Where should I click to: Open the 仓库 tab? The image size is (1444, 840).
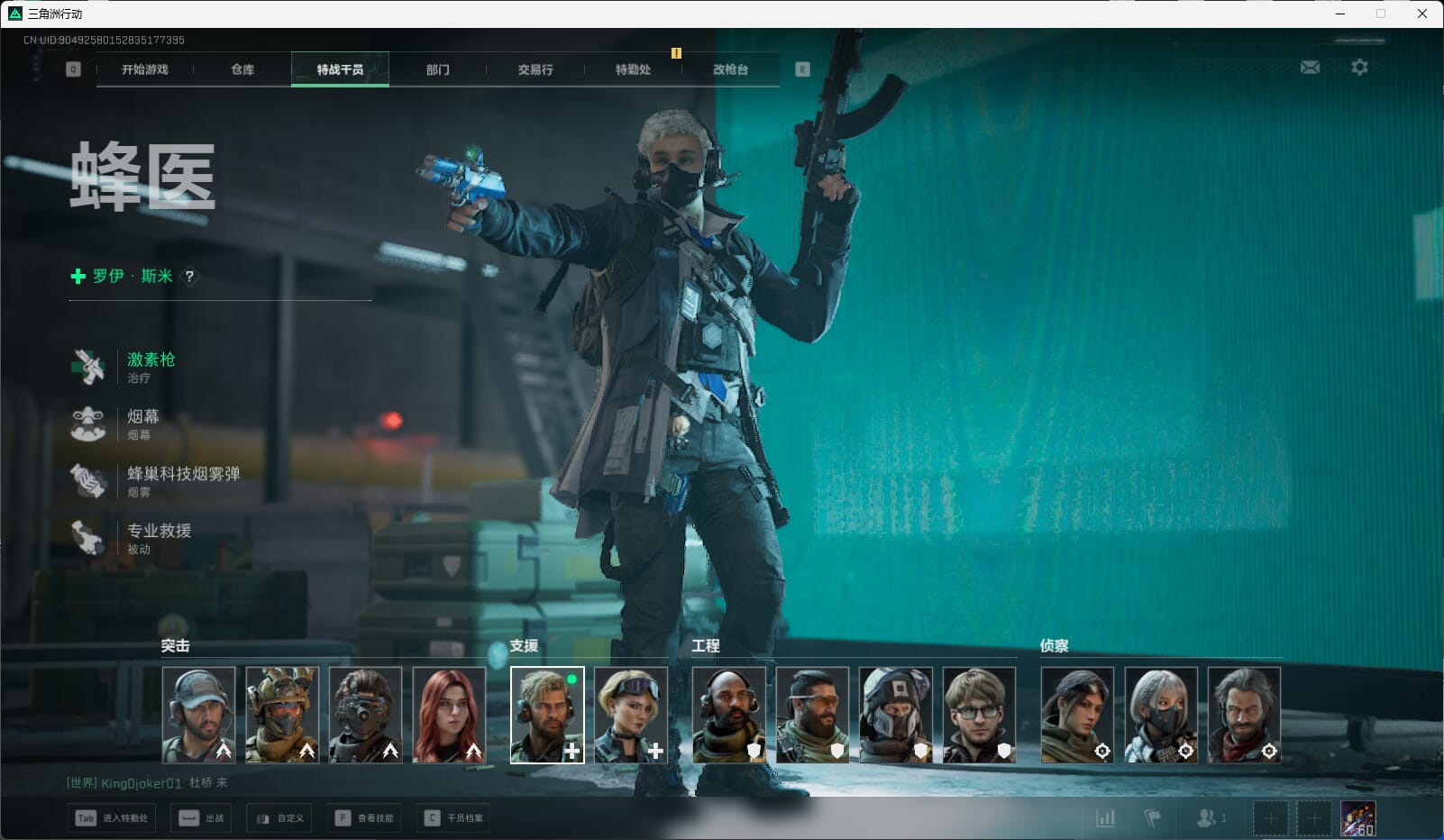pyautogui.click(x=242, y=69)
